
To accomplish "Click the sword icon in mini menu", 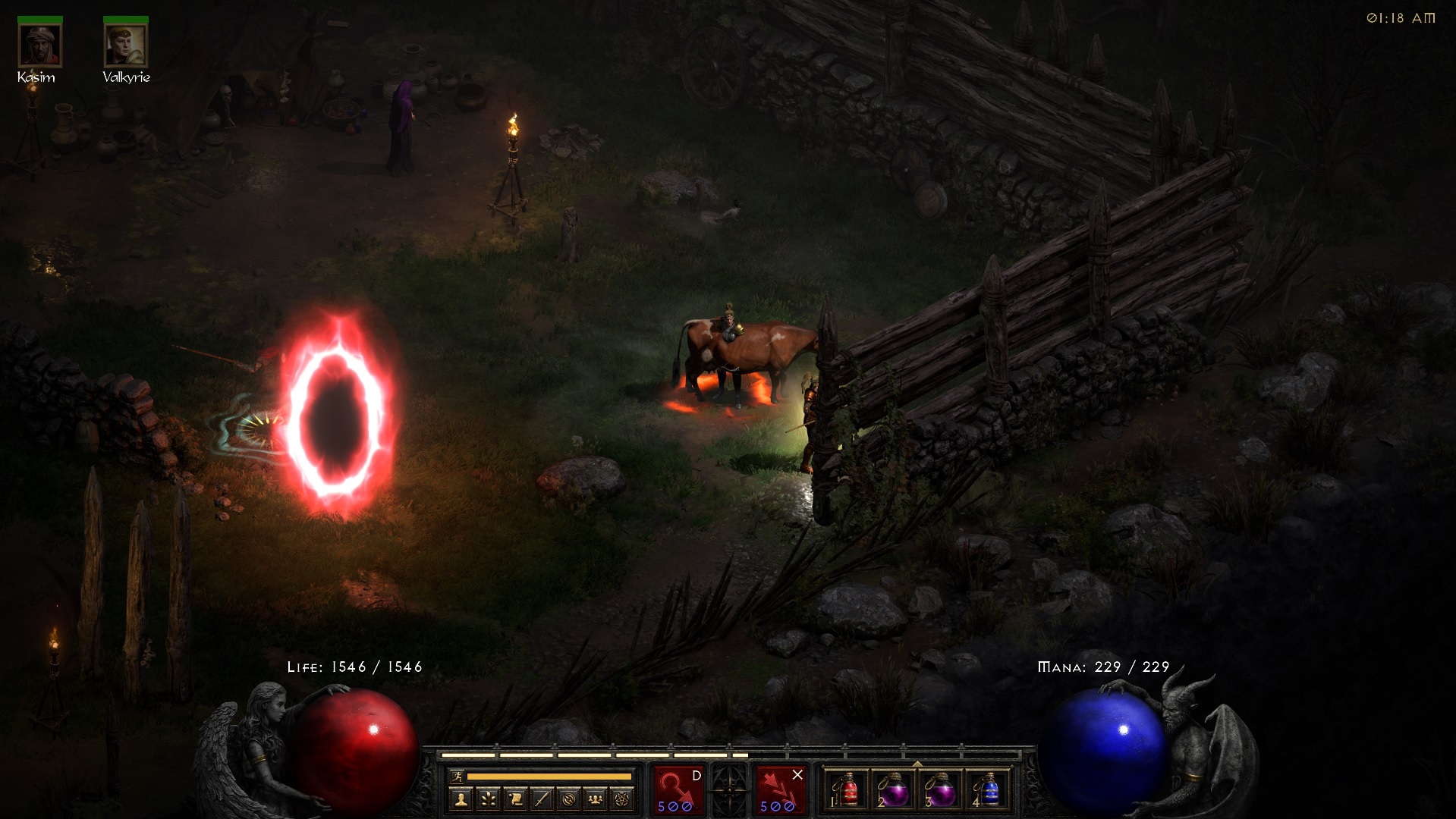I will point(542,799).
